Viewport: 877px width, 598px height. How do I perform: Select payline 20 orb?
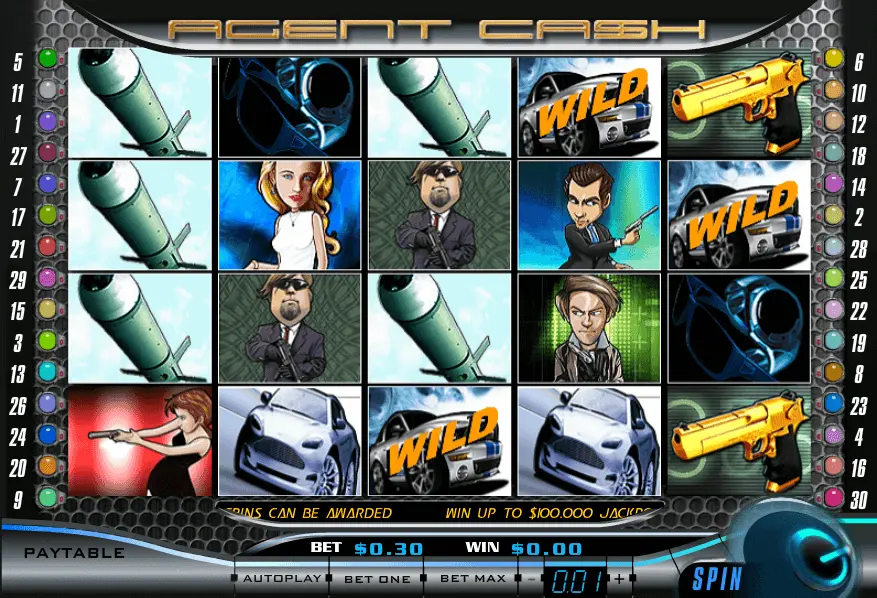pos(47,465)
